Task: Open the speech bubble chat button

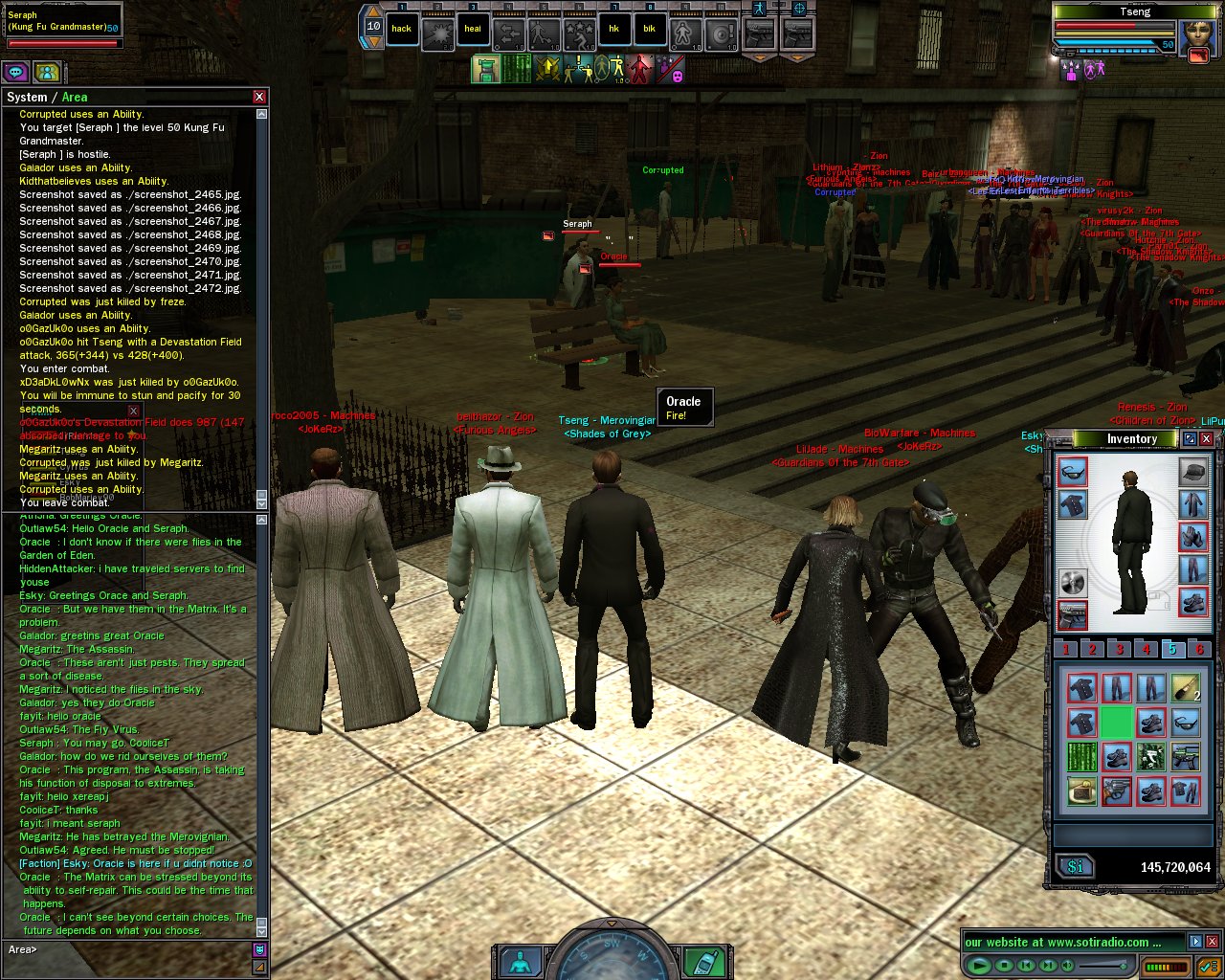Action: click(15, 72)
